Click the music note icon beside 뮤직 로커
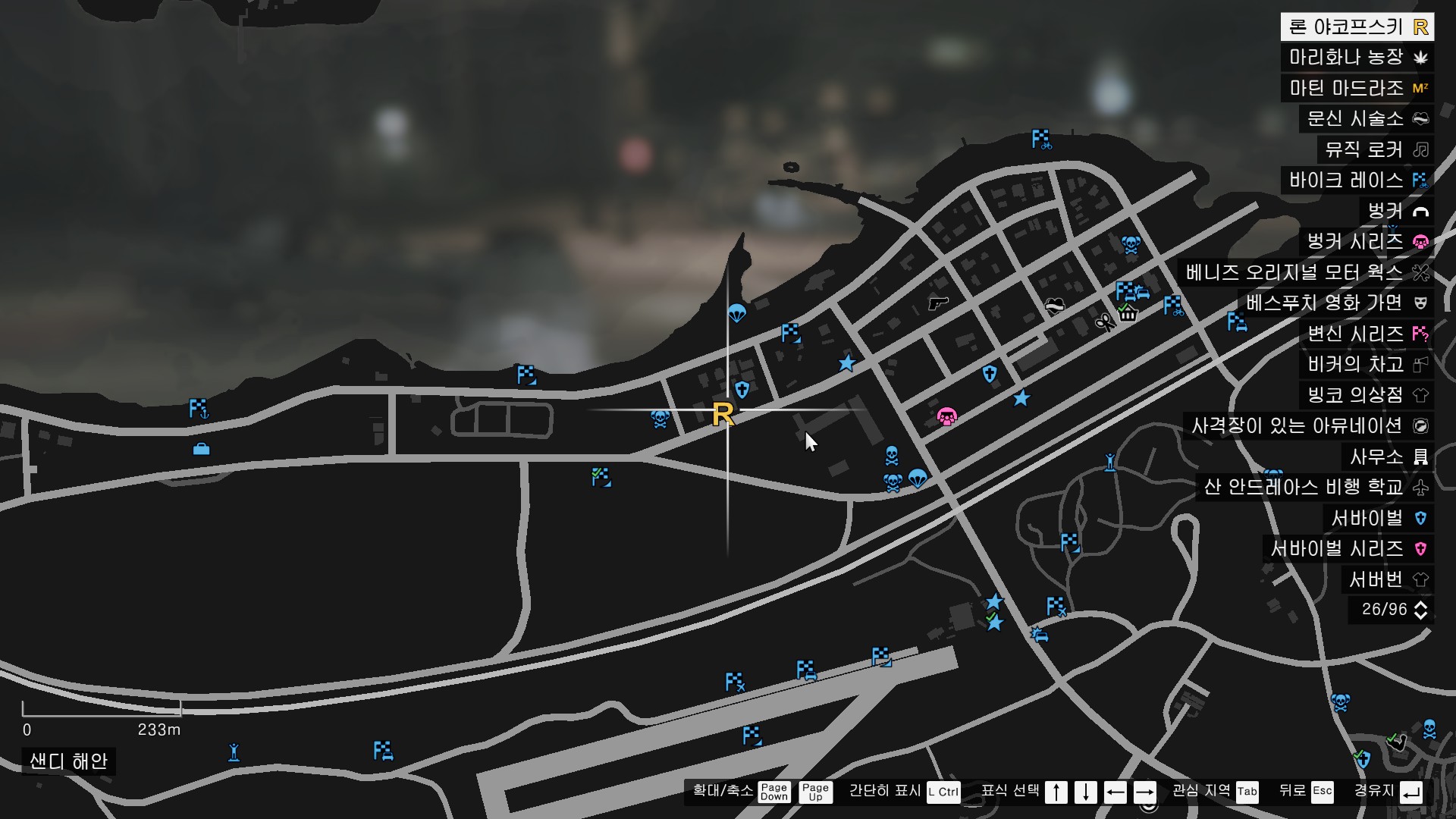1456x819 pixels. click(x=1420, y=149)
